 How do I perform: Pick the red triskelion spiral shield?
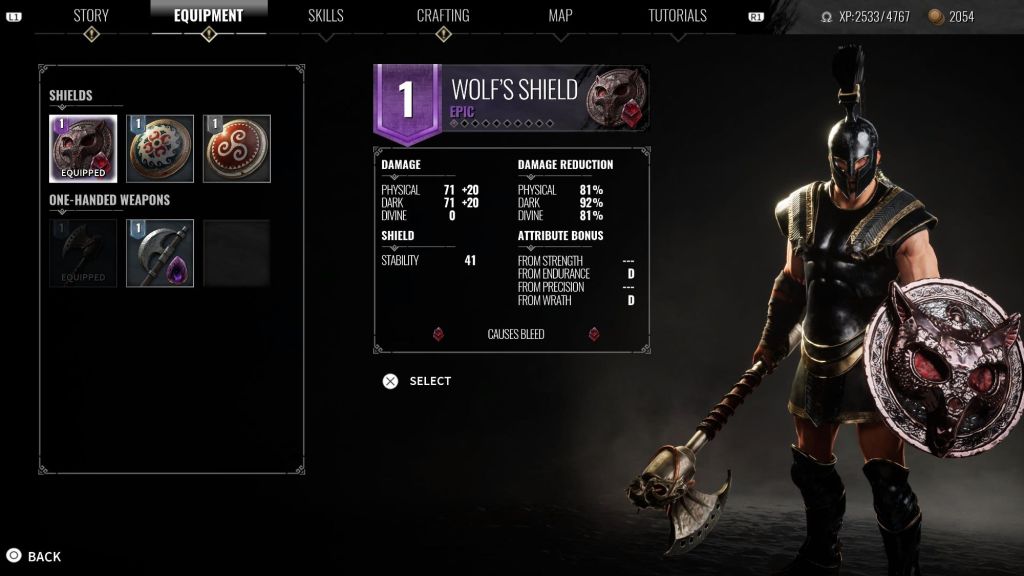(237, 149)
